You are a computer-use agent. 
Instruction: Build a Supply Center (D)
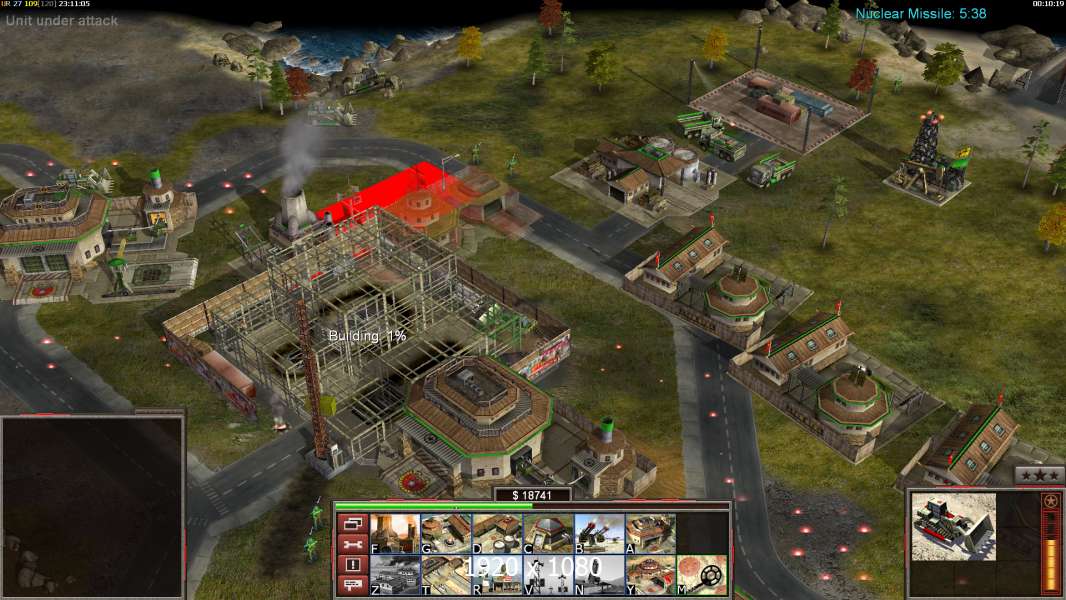click(497, 534)
